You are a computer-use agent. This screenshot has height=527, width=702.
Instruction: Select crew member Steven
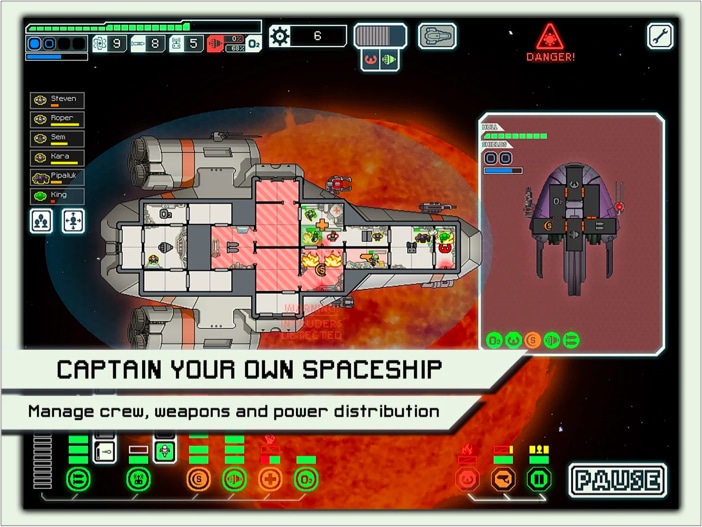click(x=56, y=100)
